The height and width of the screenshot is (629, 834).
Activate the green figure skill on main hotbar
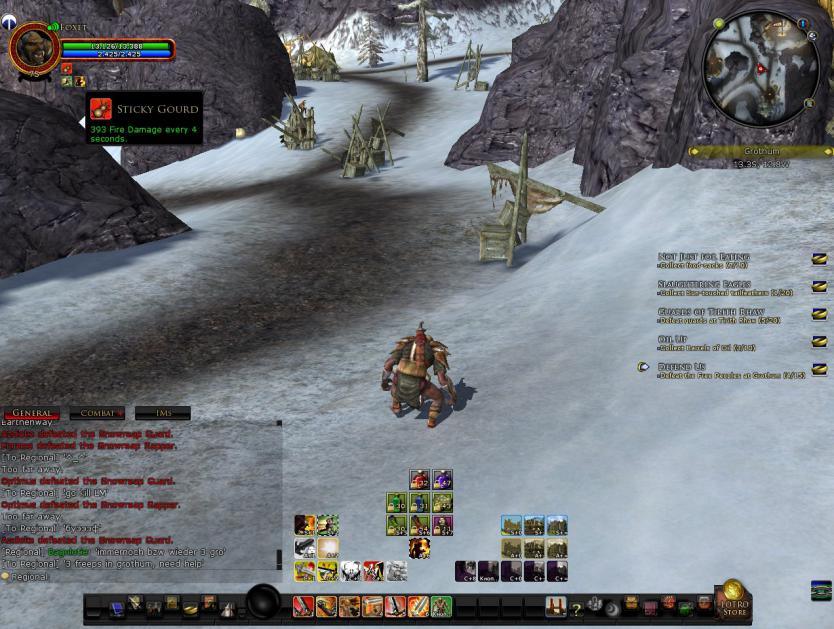tap(441, 606)
